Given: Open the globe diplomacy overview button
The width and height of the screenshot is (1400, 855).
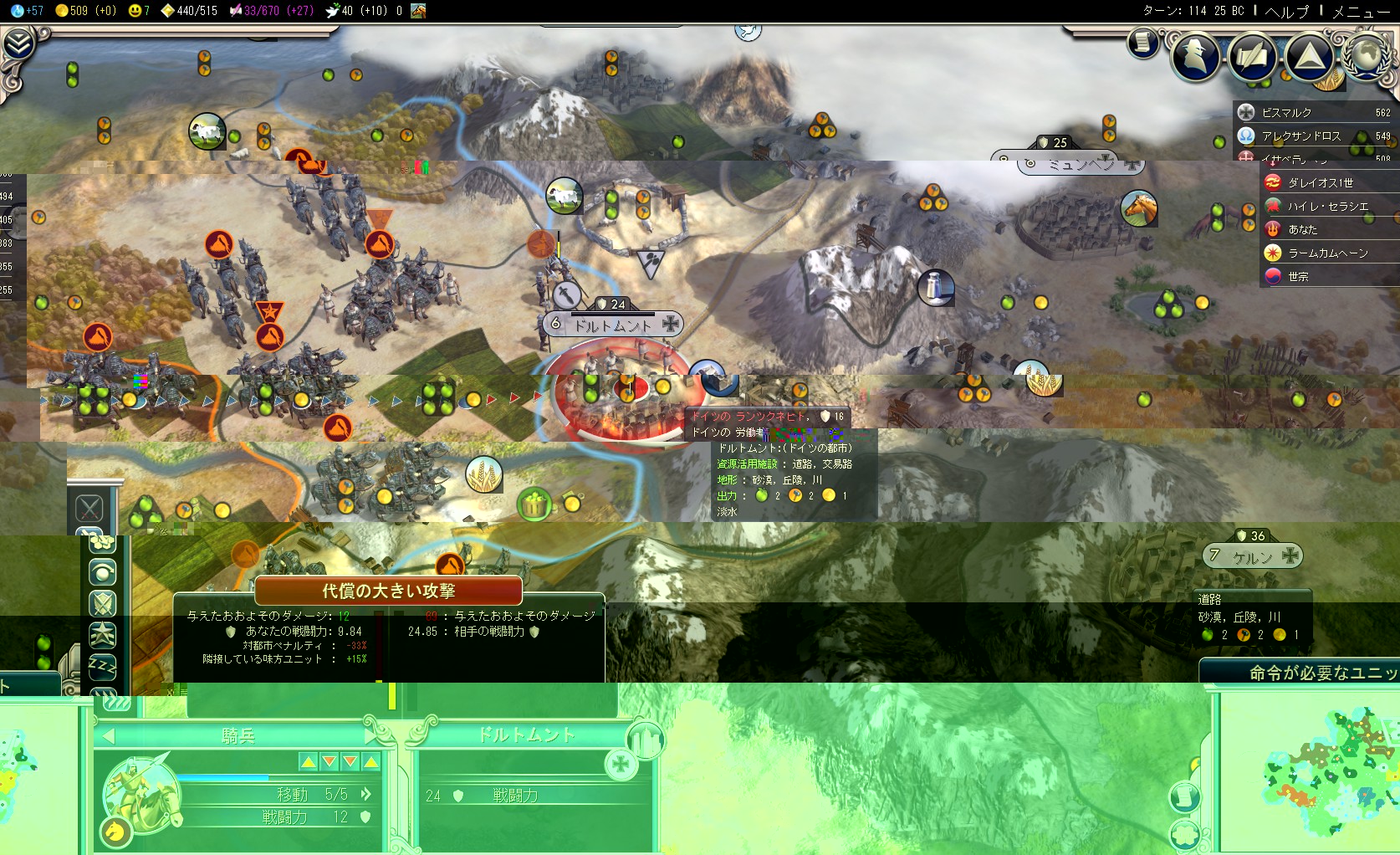Looking at the screenshot, I should [x=1367, y=55].
